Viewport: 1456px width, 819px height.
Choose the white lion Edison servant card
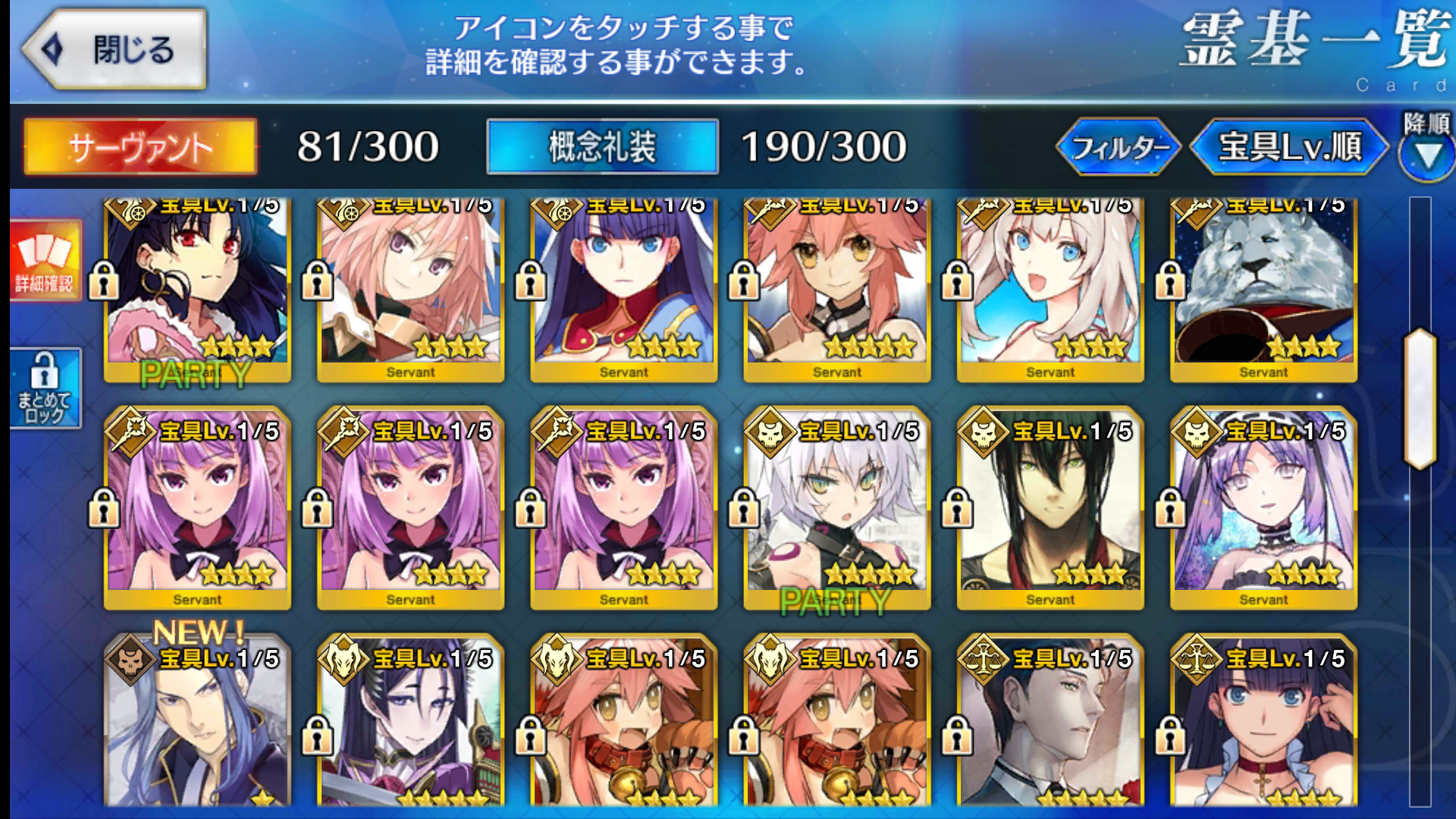[x=1263, y=288]
